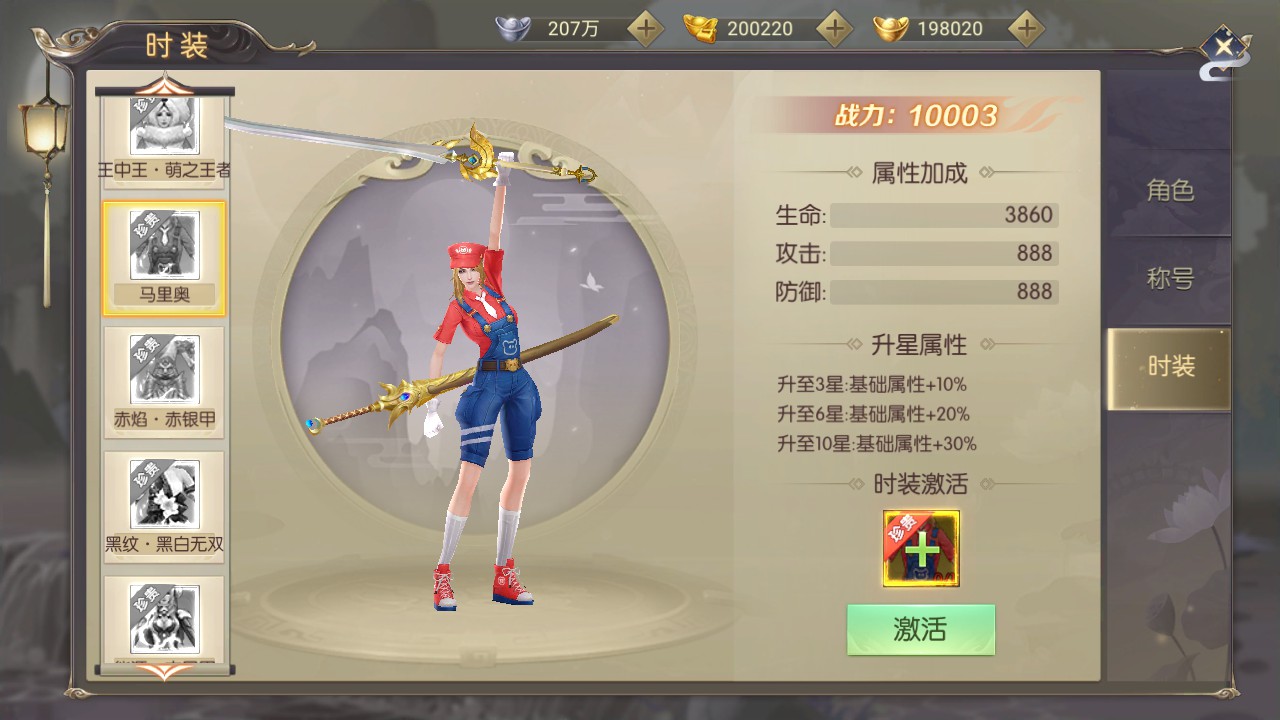The height and width of the screenshot is (720, 1280).
Task: Choose the 马里奥 outfit thumbnail
Action: point(164,257)
